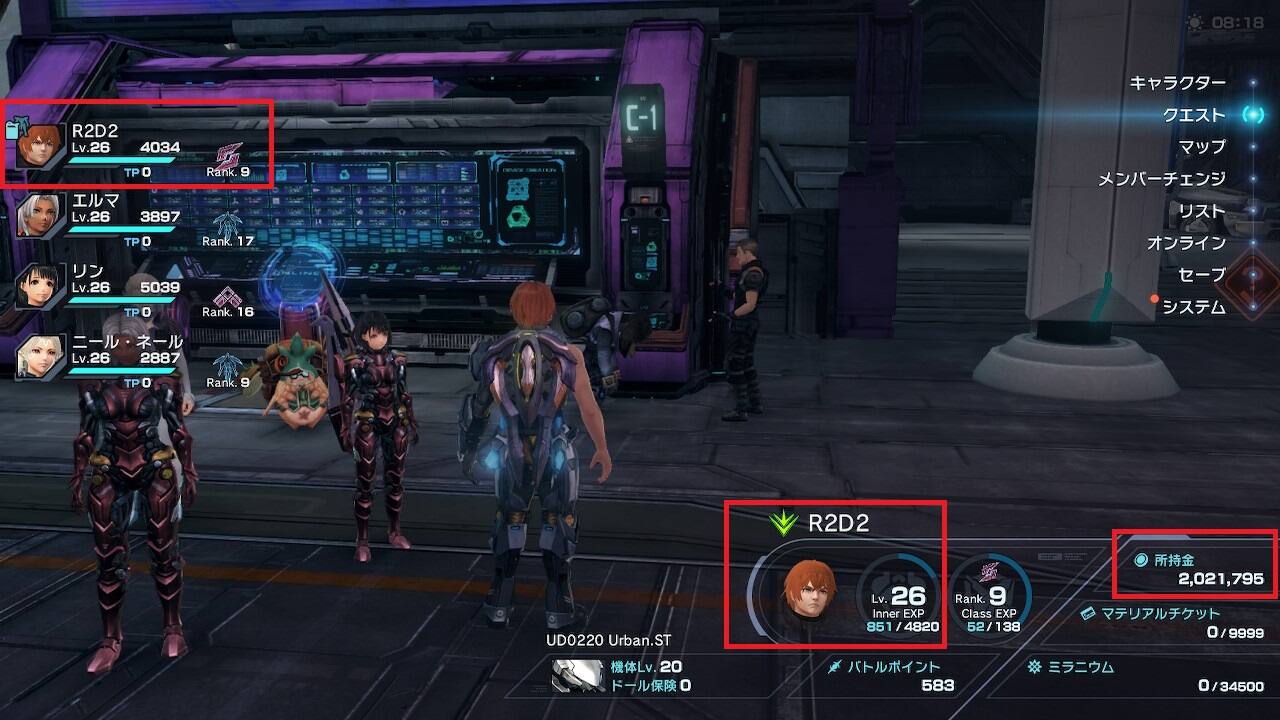Open the システム menu
The image size is (1280, 720).
click(1193, 307)
